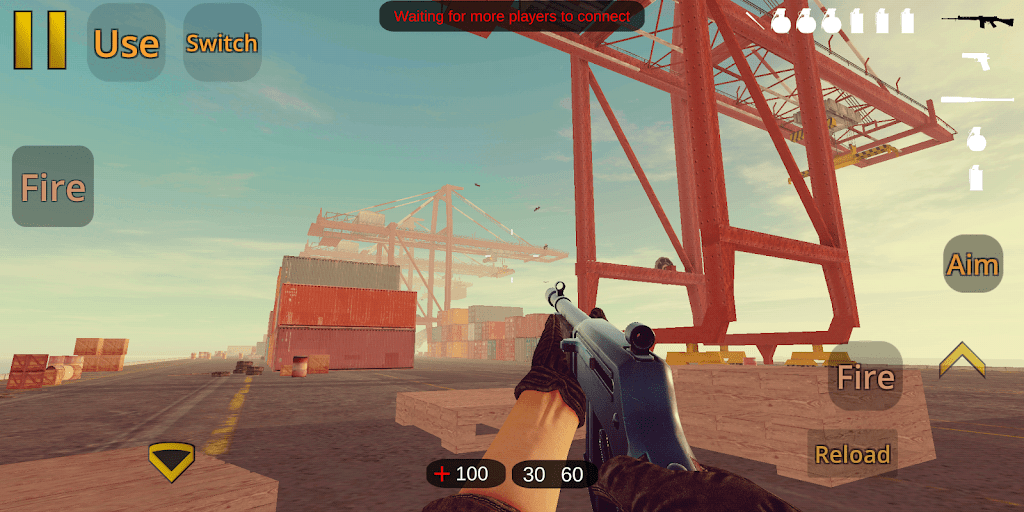This screenshot has width=1024, height=512.
Task: Tap the Fire button below Use
Action: (53, 187)
